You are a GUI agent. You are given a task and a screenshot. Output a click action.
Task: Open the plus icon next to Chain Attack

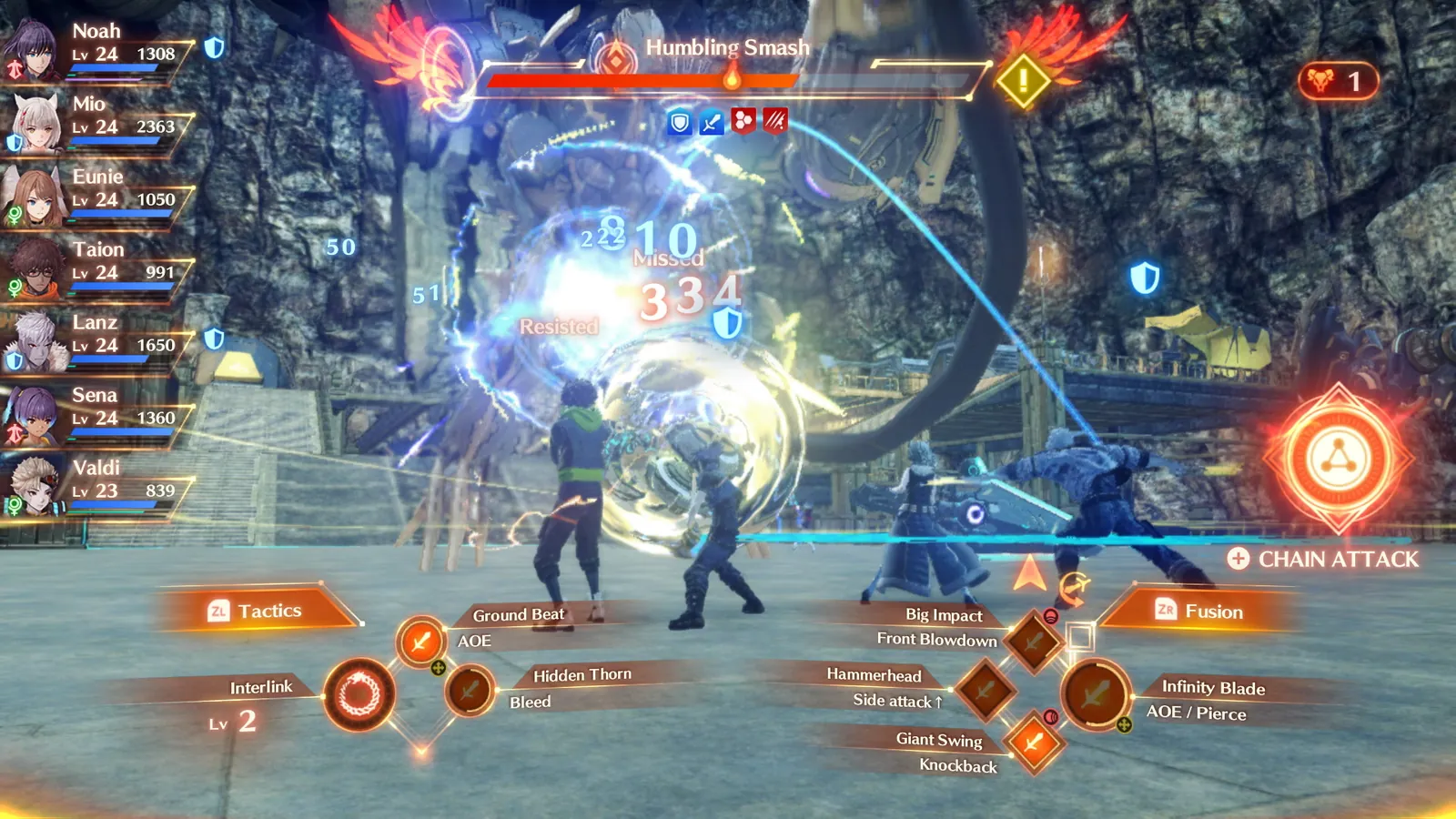(x=1239, y=560)
